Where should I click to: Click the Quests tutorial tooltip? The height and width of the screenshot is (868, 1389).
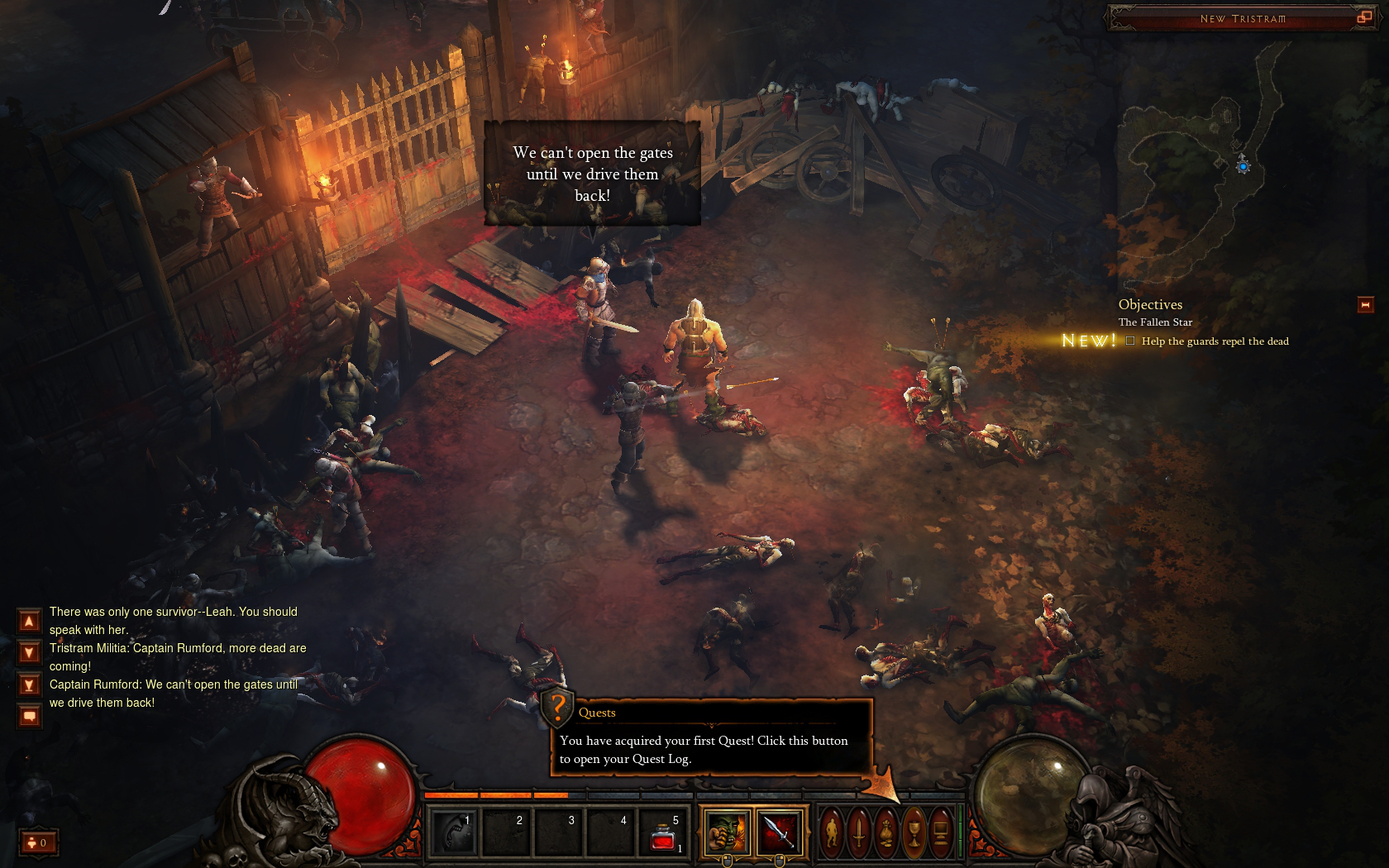[x=711, y=738]
